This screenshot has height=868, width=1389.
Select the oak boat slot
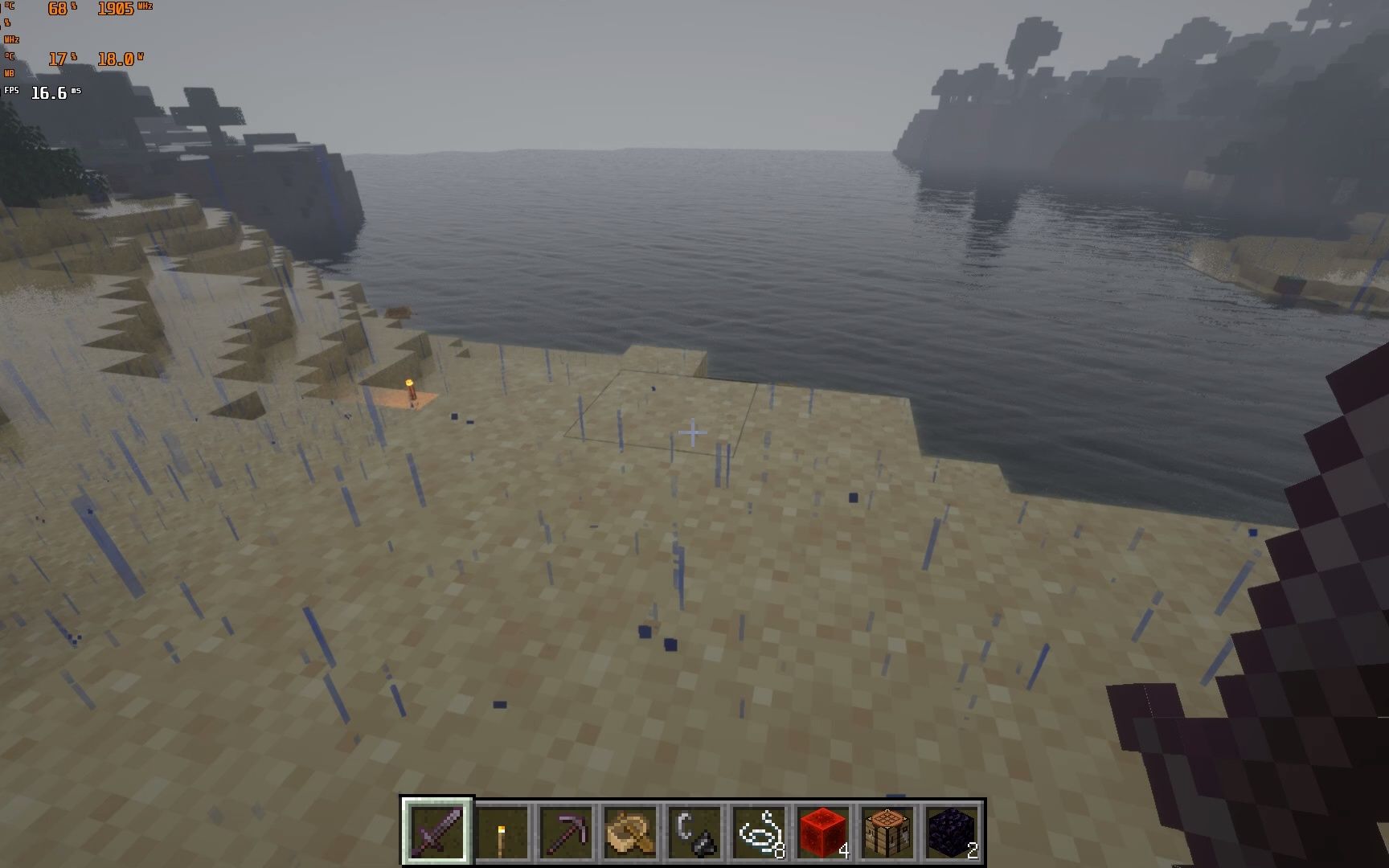click(630, 832)
